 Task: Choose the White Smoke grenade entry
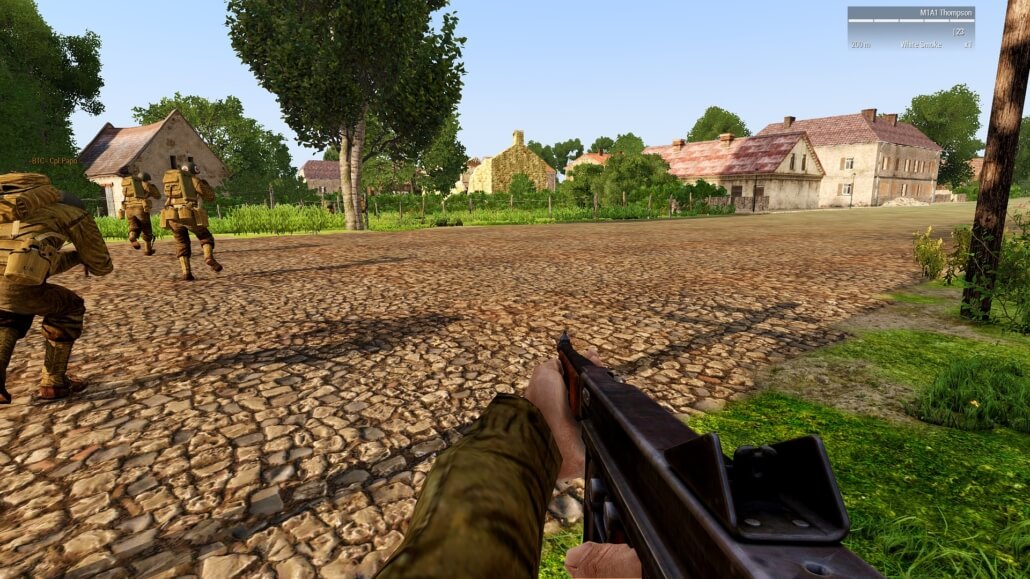[x=920, y=45]
